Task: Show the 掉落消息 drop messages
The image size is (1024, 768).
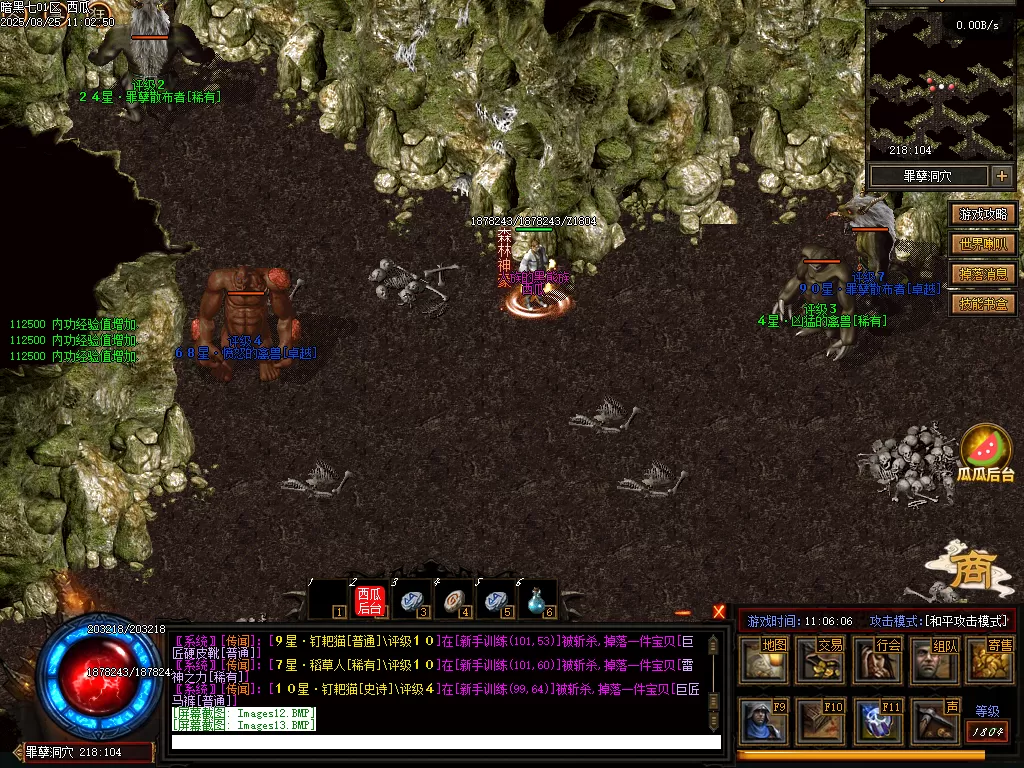Action: click(x=983, y=274)
